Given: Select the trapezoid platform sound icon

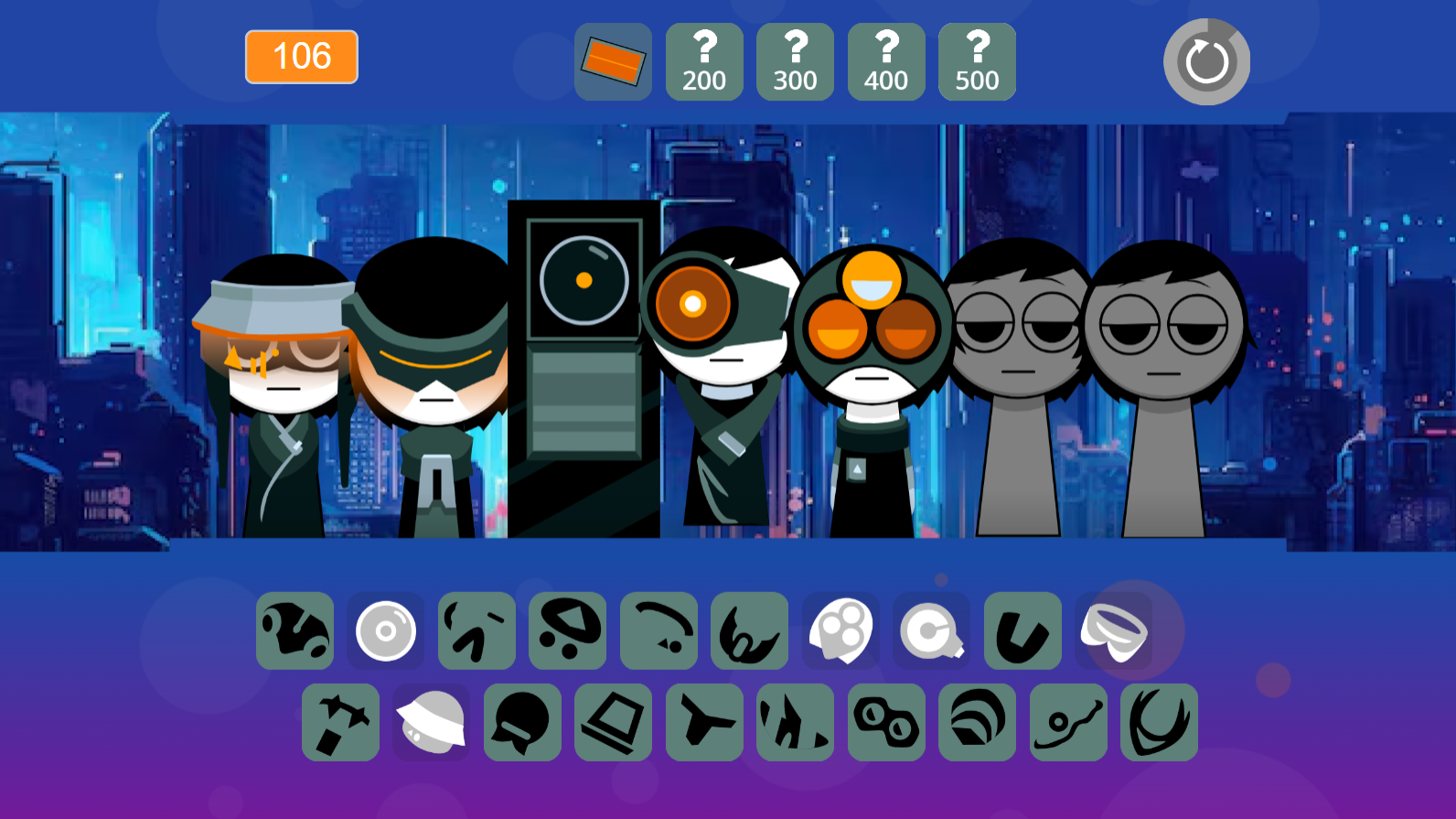Looking at the screenshot, I should [614, 722].
